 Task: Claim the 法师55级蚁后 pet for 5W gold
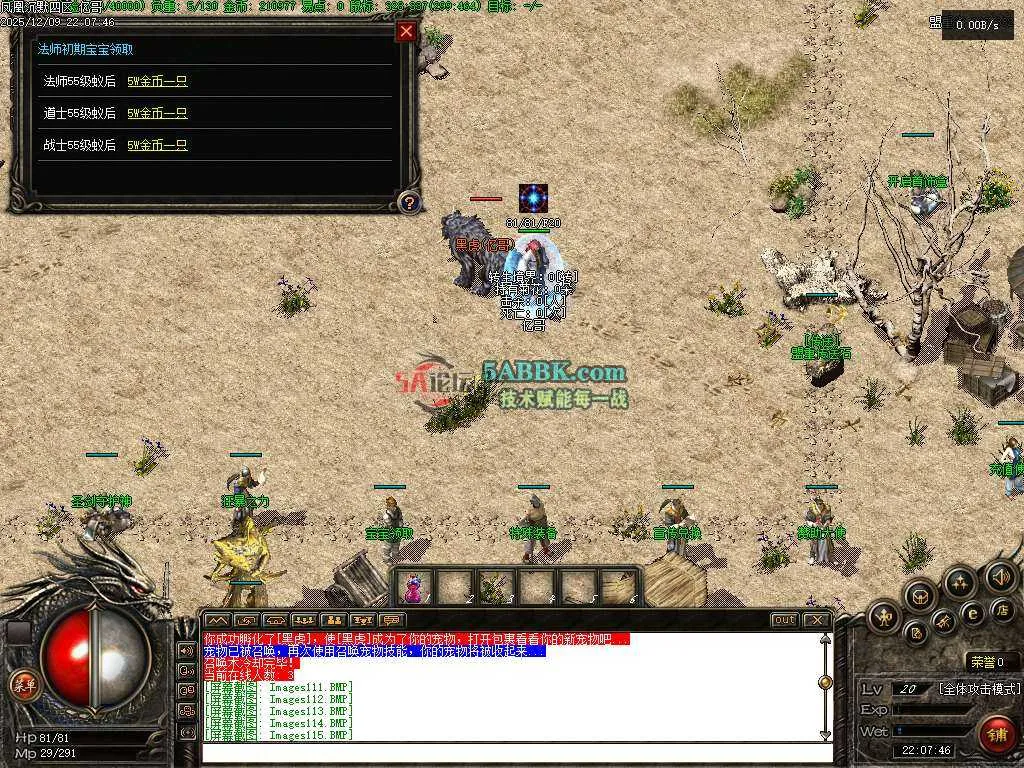point(157,81)
